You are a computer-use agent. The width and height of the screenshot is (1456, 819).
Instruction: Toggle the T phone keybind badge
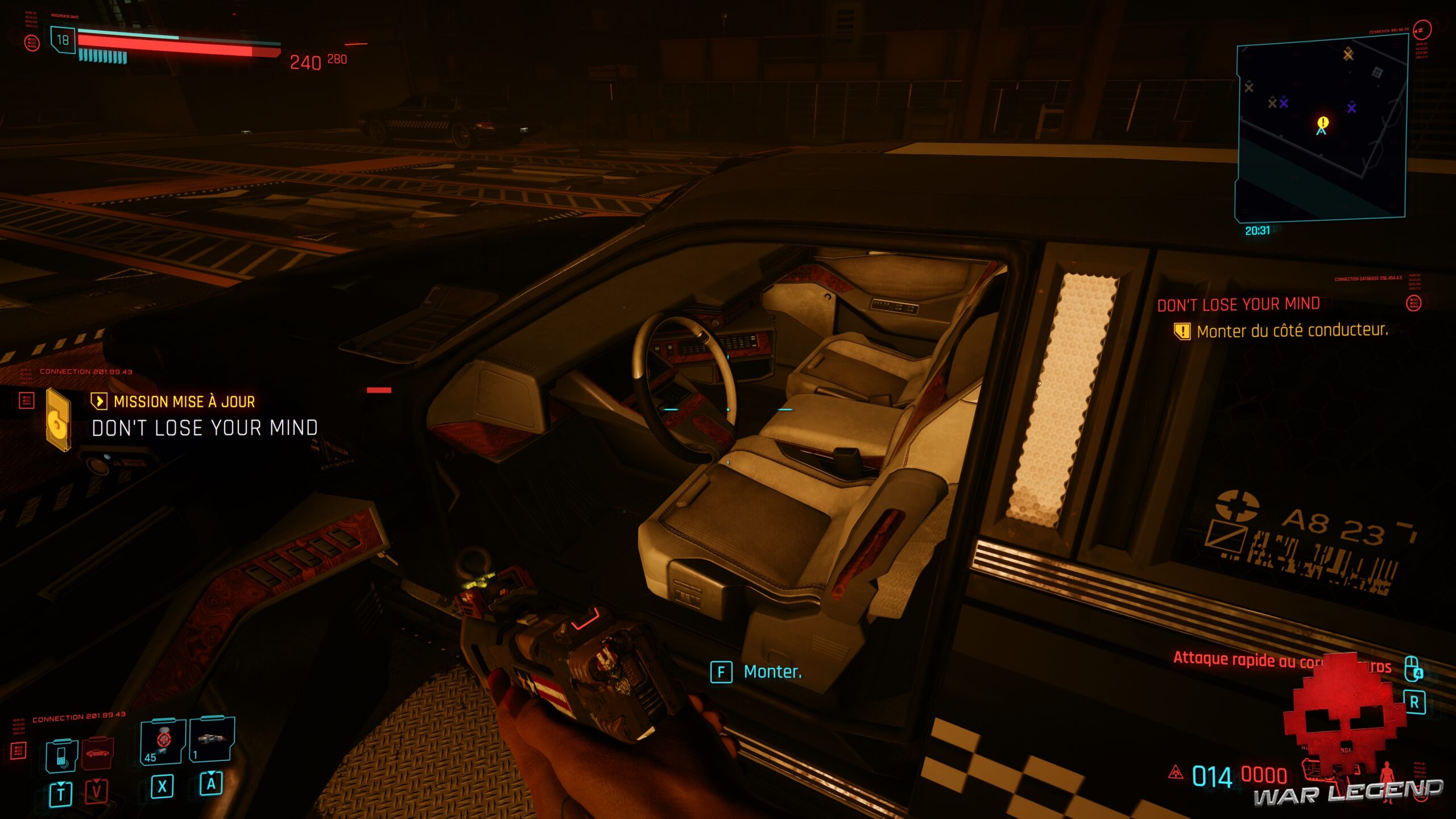61,793
